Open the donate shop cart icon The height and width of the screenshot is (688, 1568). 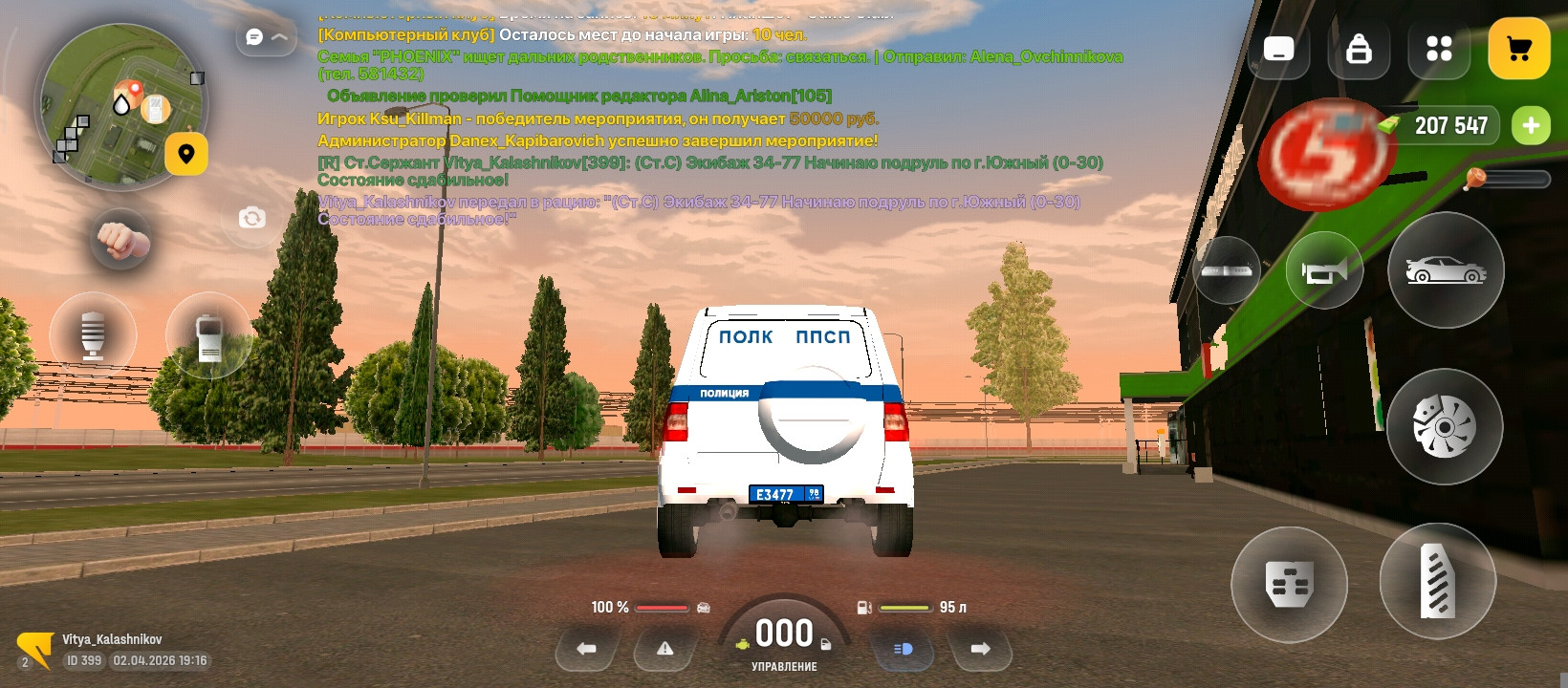pyautogui.click(x=1519, y=48)
